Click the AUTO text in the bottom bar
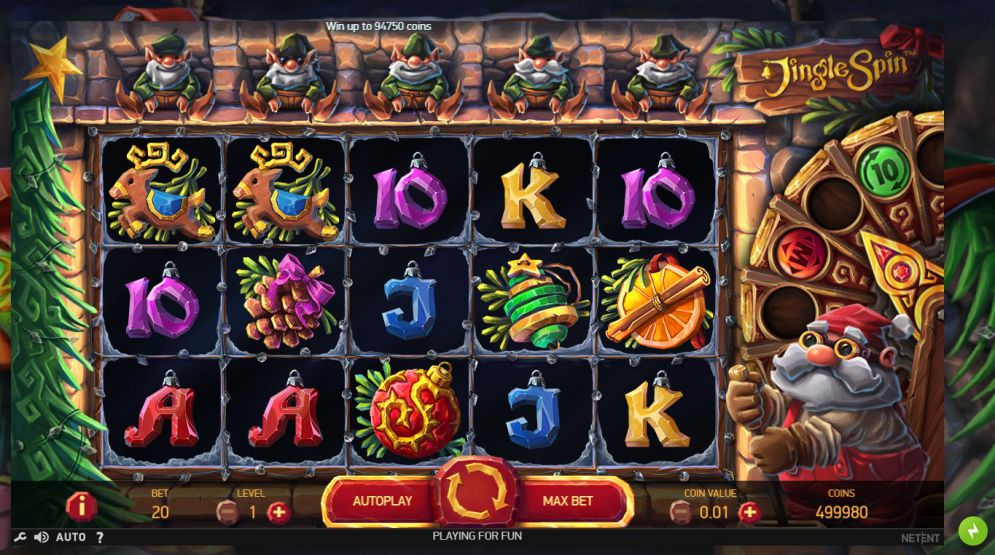The height and width of the screenshot is (555, 995). pyautogui.click(x=71, y=537)
